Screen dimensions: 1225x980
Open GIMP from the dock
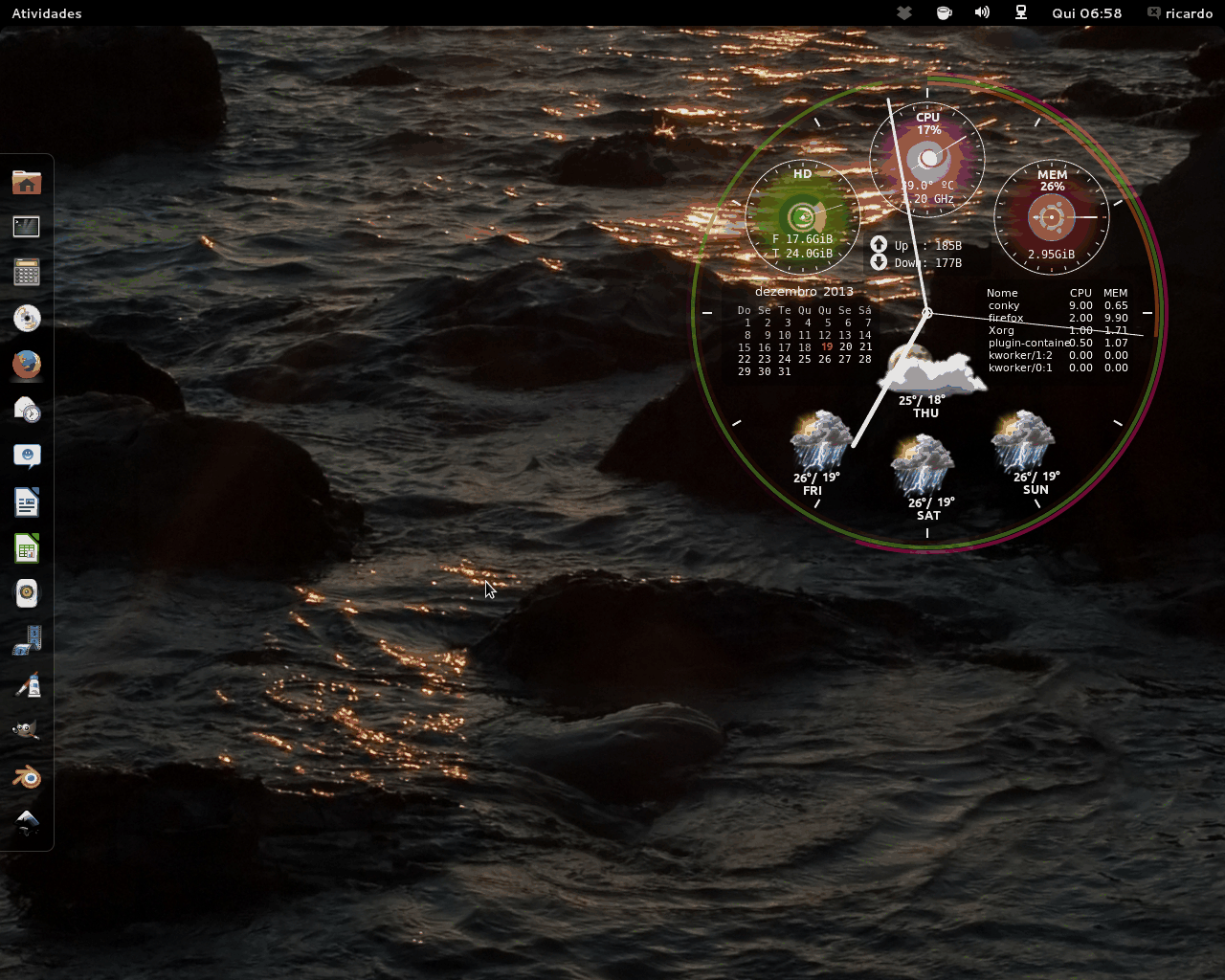(x=26, y=729)
